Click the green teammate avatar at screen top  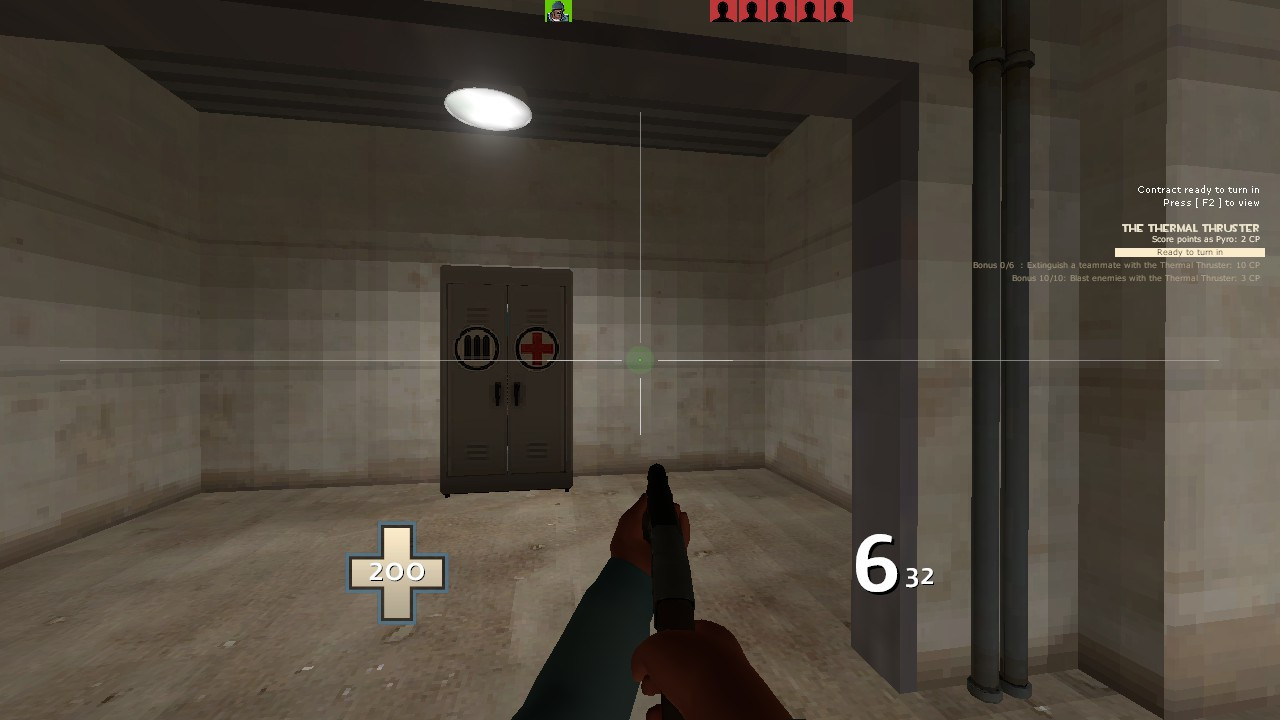coord(559,13)
